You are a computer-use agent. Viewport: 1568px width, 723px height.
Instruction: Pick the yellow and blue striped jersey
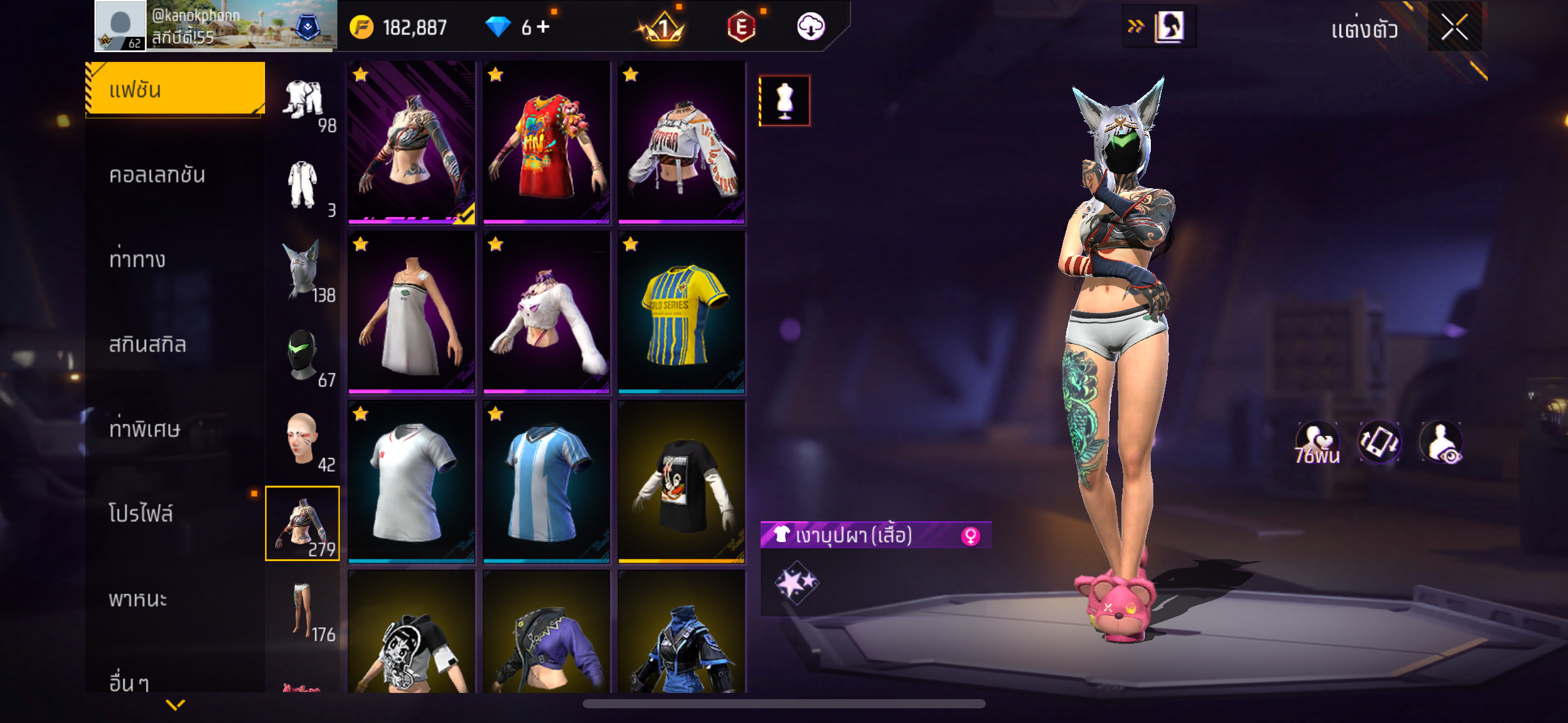[x=682, y=312]
